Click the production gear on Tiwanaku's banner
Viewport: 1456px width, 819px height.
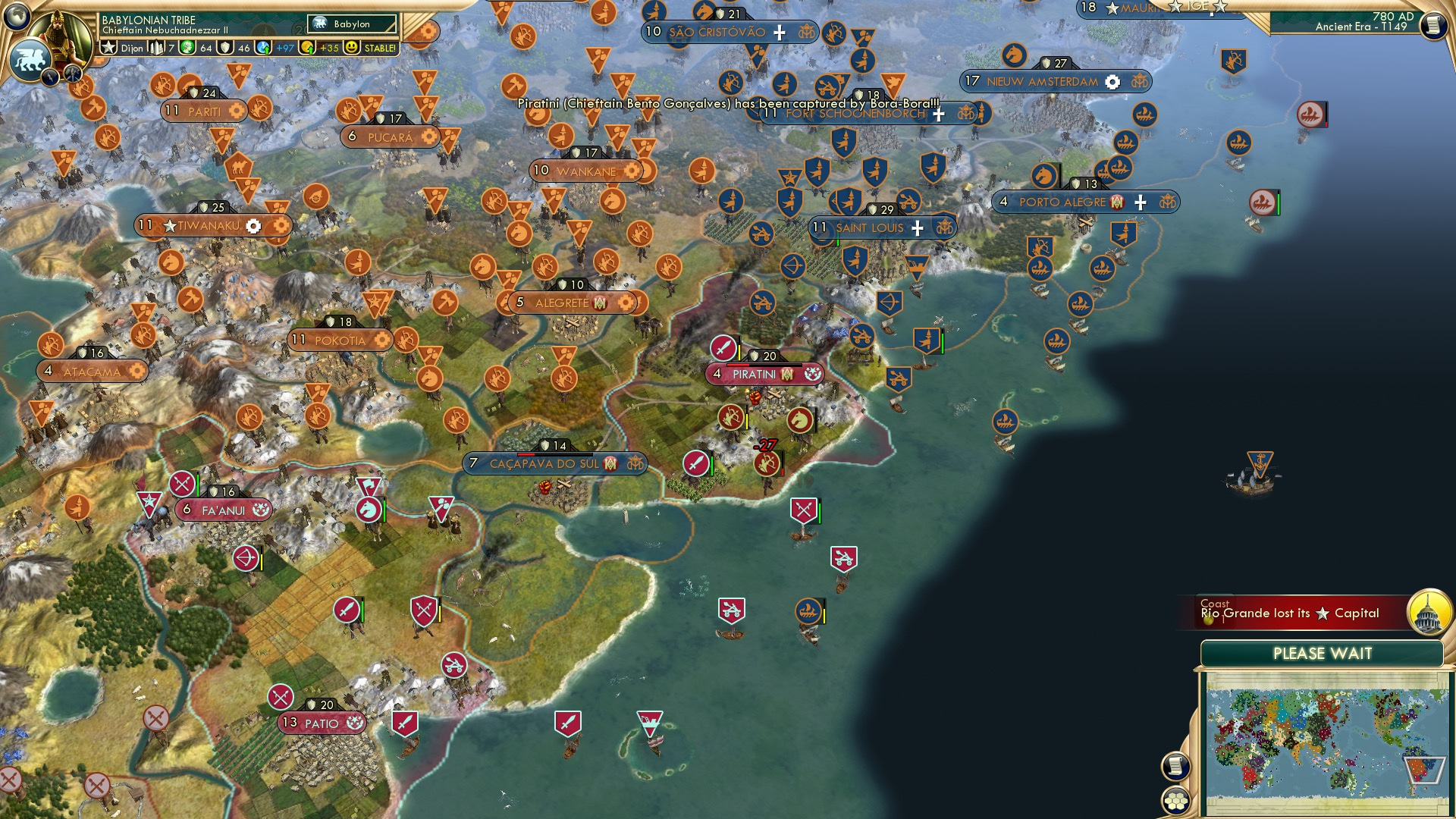[x=253, y=225]
